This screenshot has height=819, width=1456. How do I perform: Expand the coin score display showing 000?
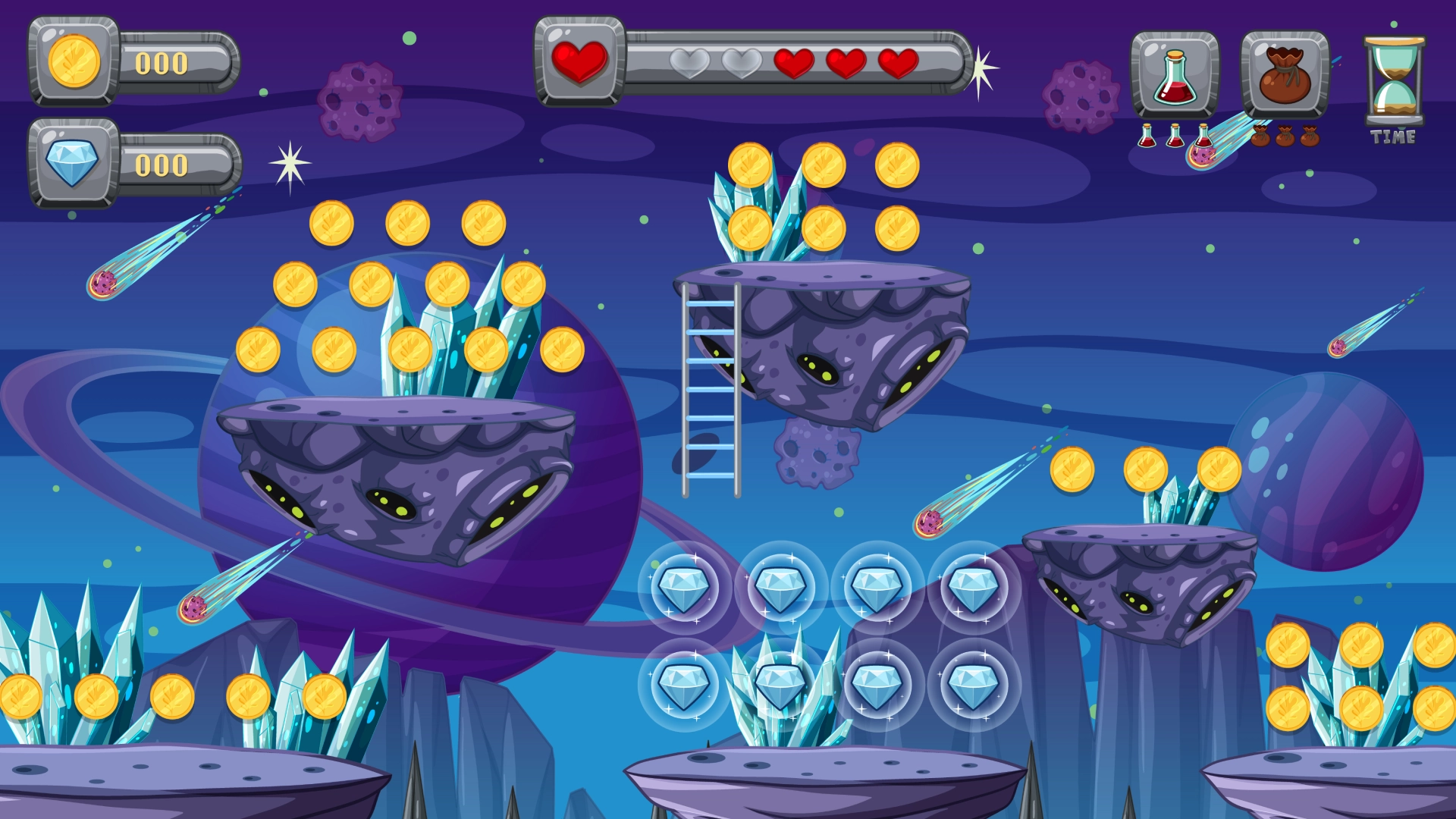(x=162, y=61)
